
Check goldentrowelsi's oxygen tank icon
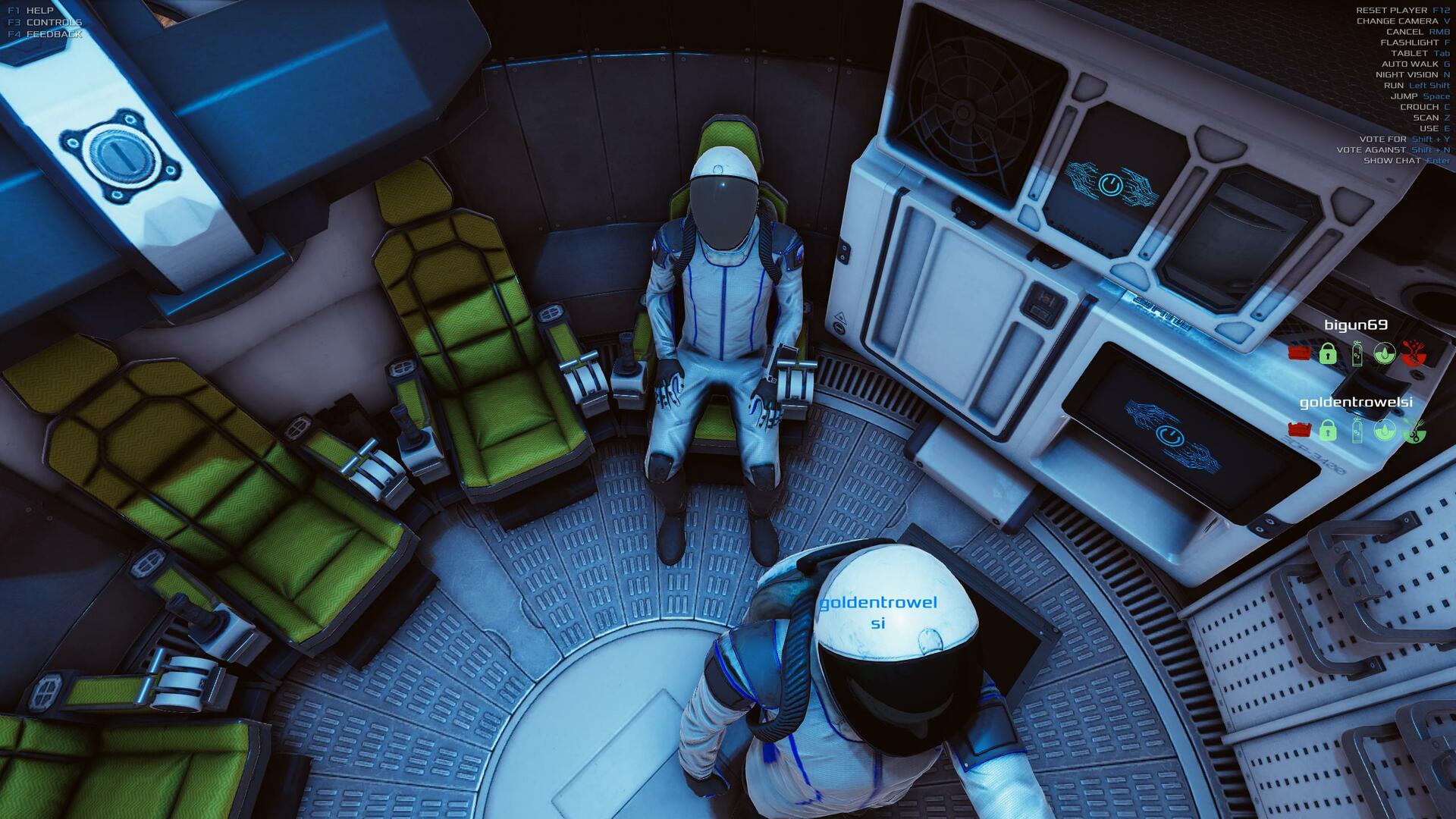coord(1357,431)
